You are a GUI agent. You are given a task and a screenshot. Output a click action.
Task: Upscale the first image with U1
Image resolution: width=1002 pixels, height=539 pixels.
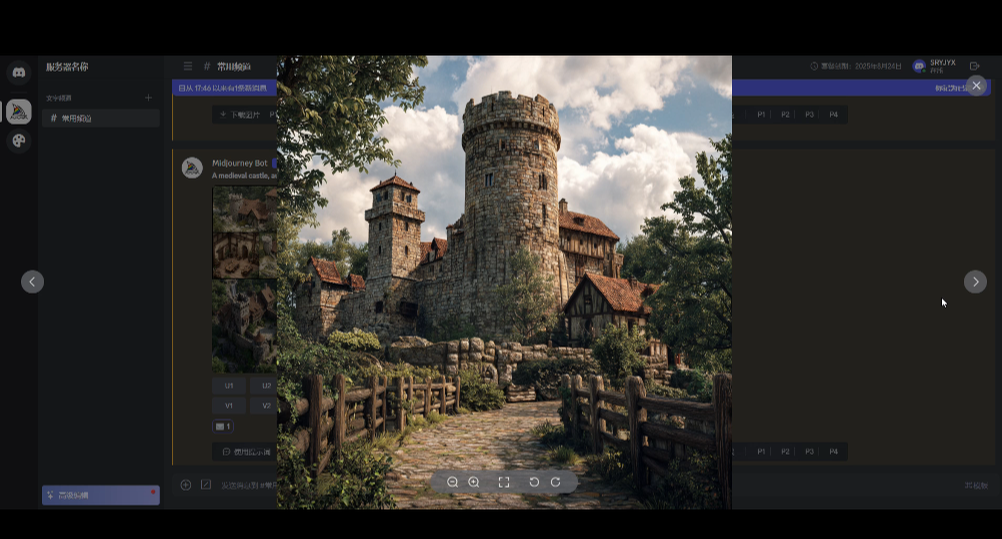click(x=229, y=385)
